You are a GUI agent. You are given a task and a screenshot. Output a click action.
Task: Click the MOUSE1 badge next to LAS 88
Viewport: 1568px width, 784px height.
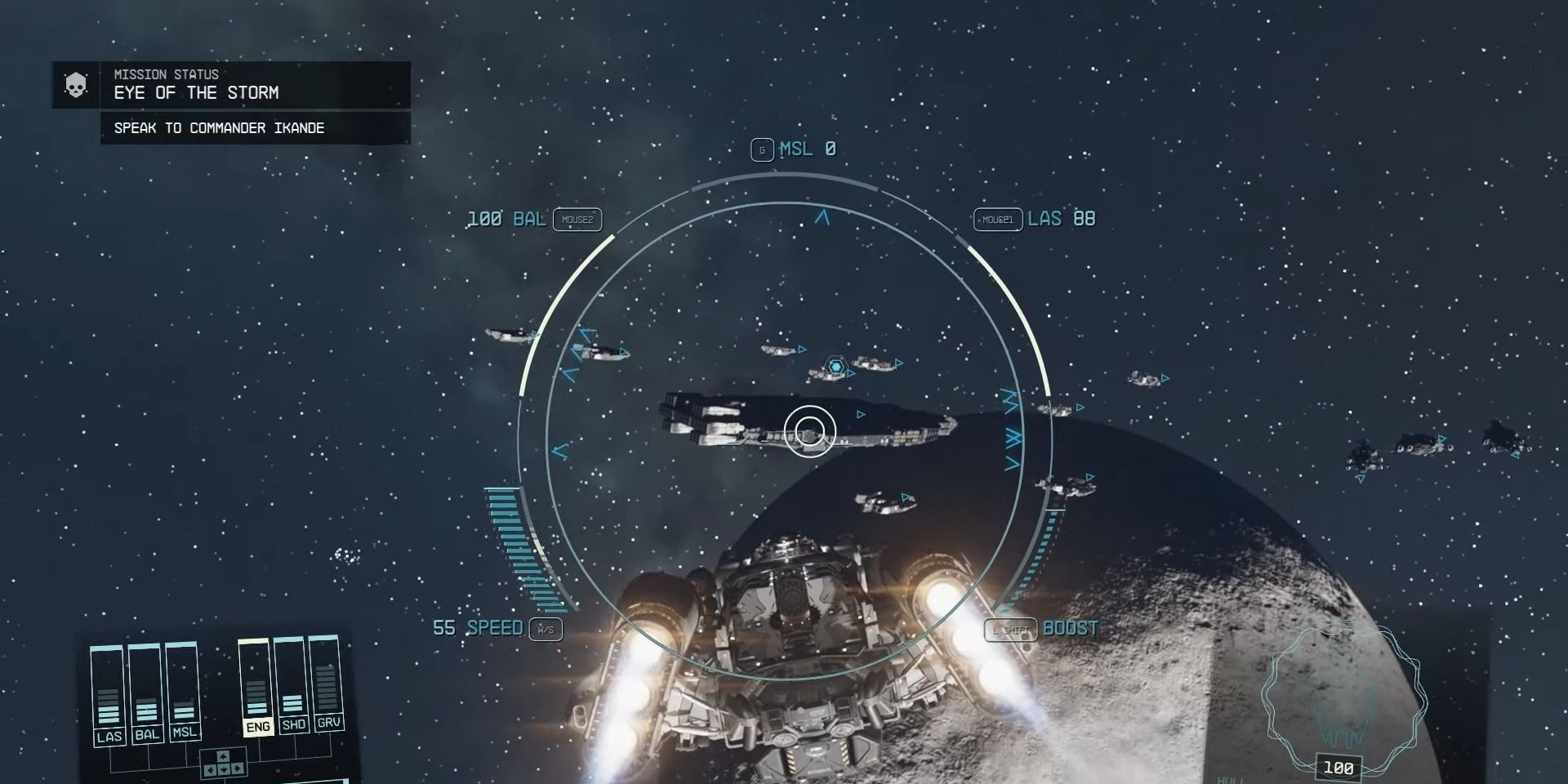pyautogui.click(x=998, y=219)
